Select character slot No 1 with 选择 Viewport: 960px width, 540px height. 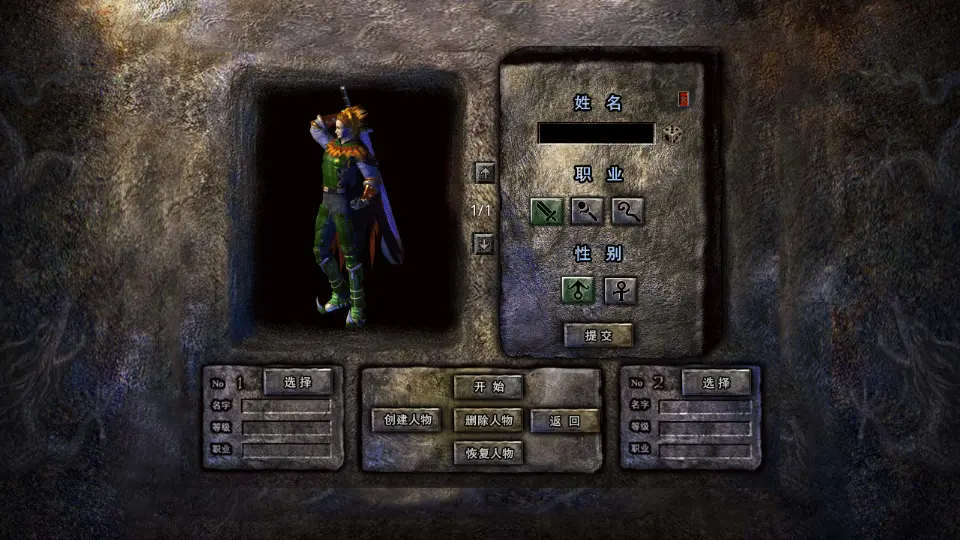[298, 382]
